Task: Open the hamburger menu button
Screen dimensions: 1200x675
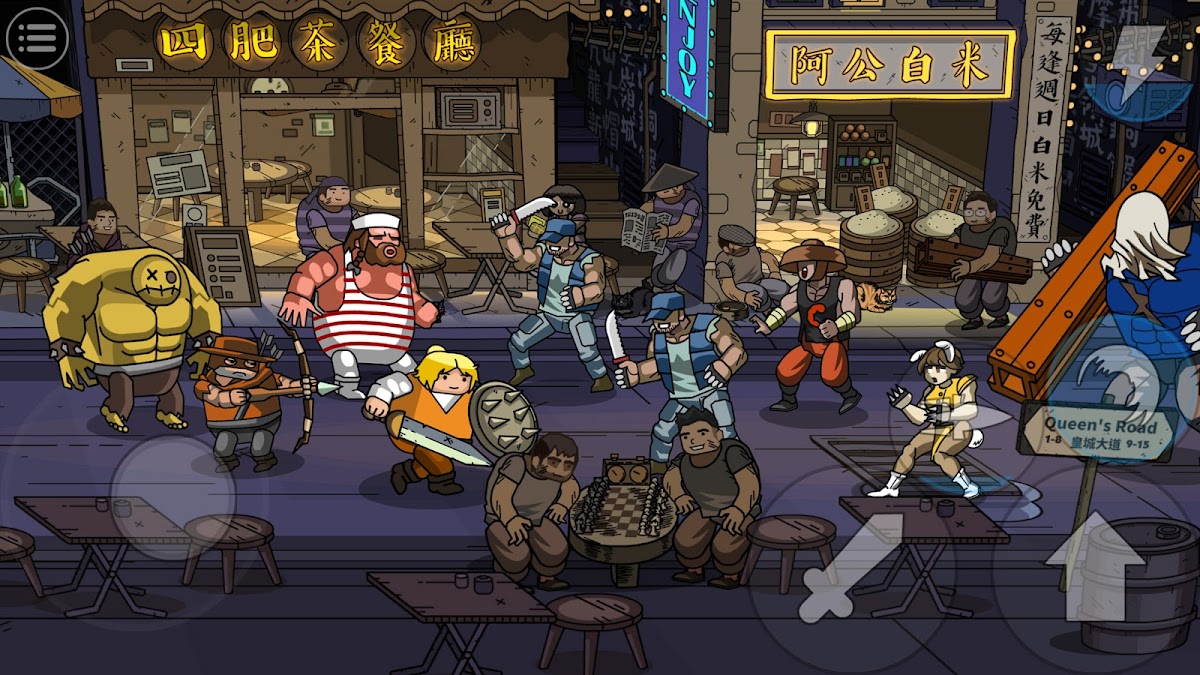Action: (x=37, y=38)
